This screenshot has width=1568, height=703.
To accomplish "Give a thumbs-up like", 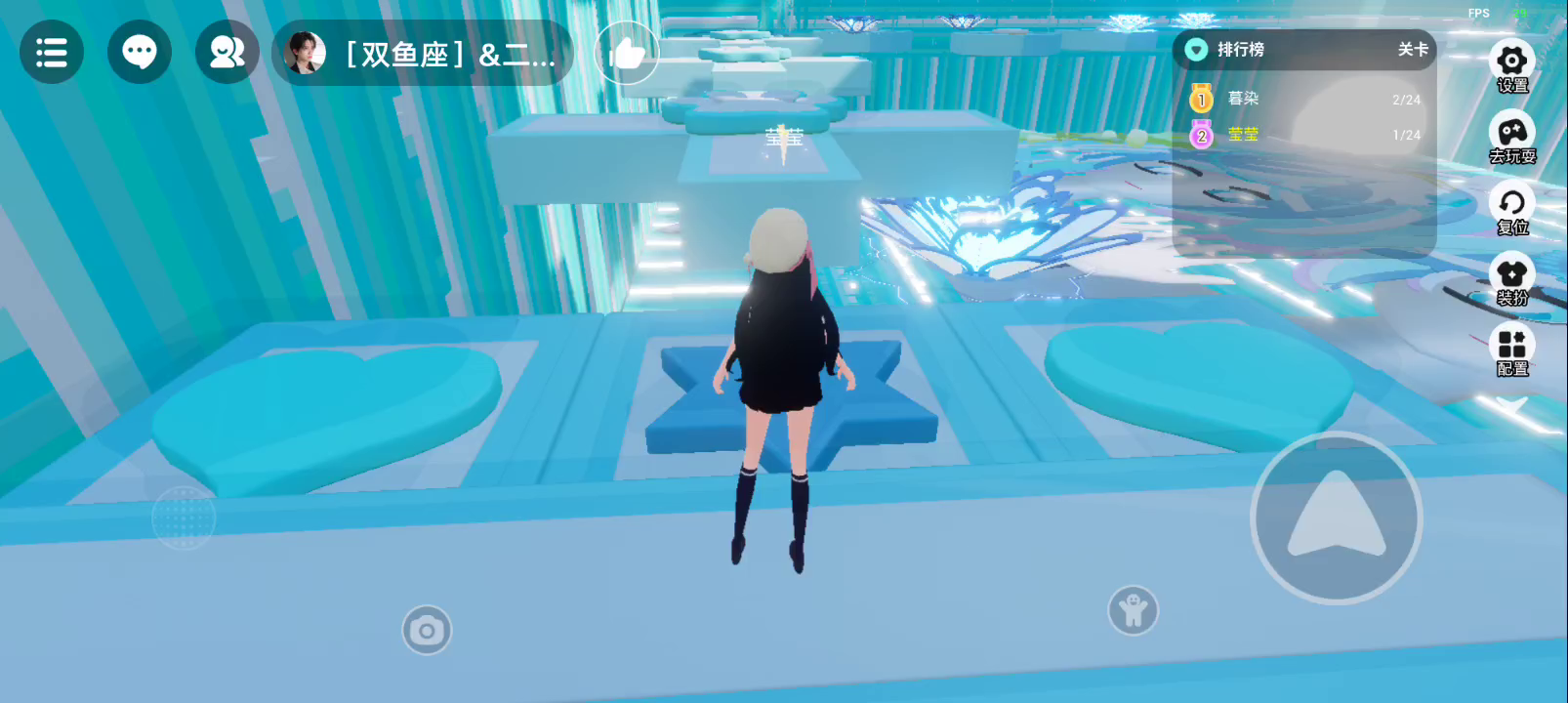I will coord(626,53).
